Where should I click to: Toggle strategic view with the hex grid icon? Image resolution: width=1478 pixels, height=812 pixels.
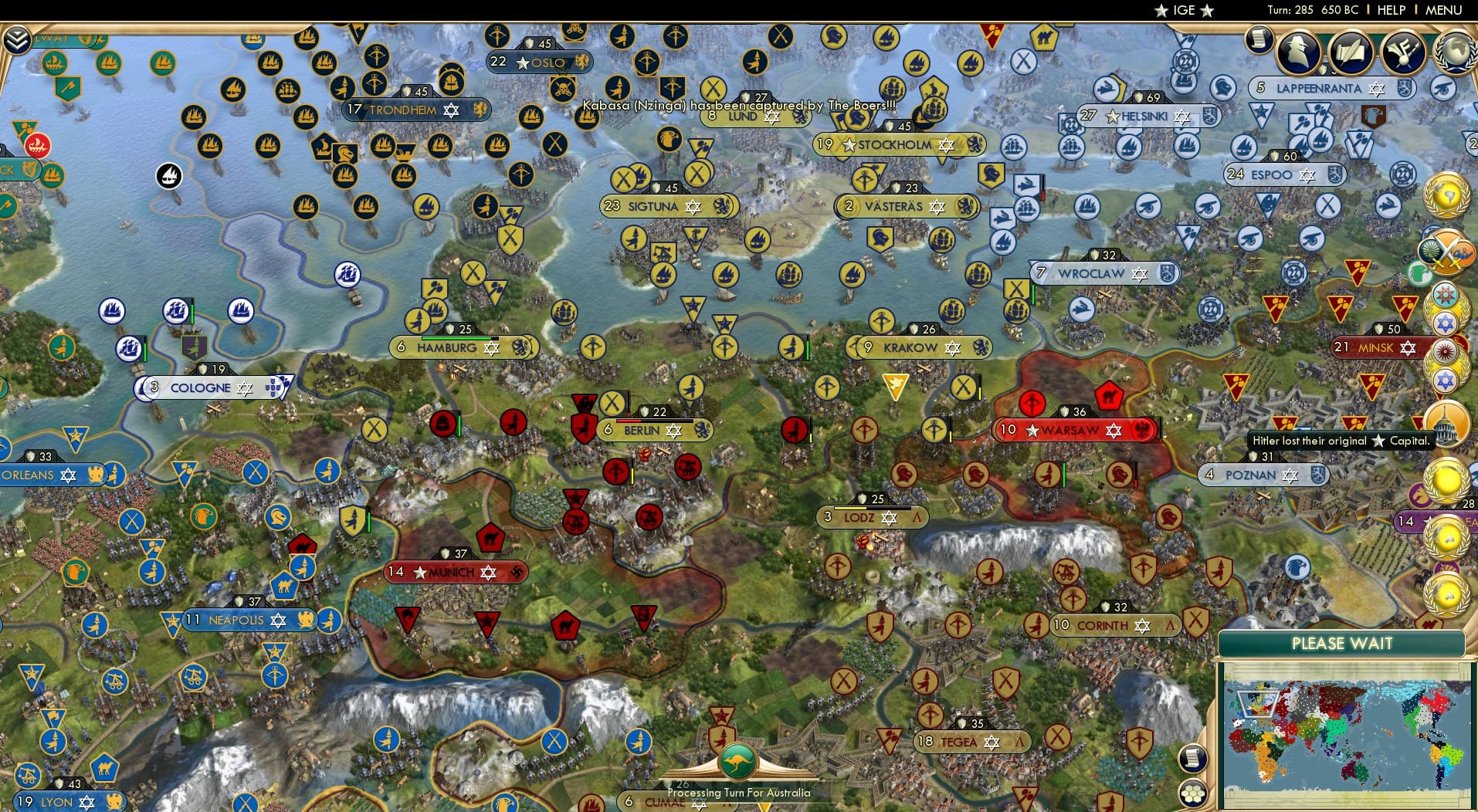coord(1193,793)
